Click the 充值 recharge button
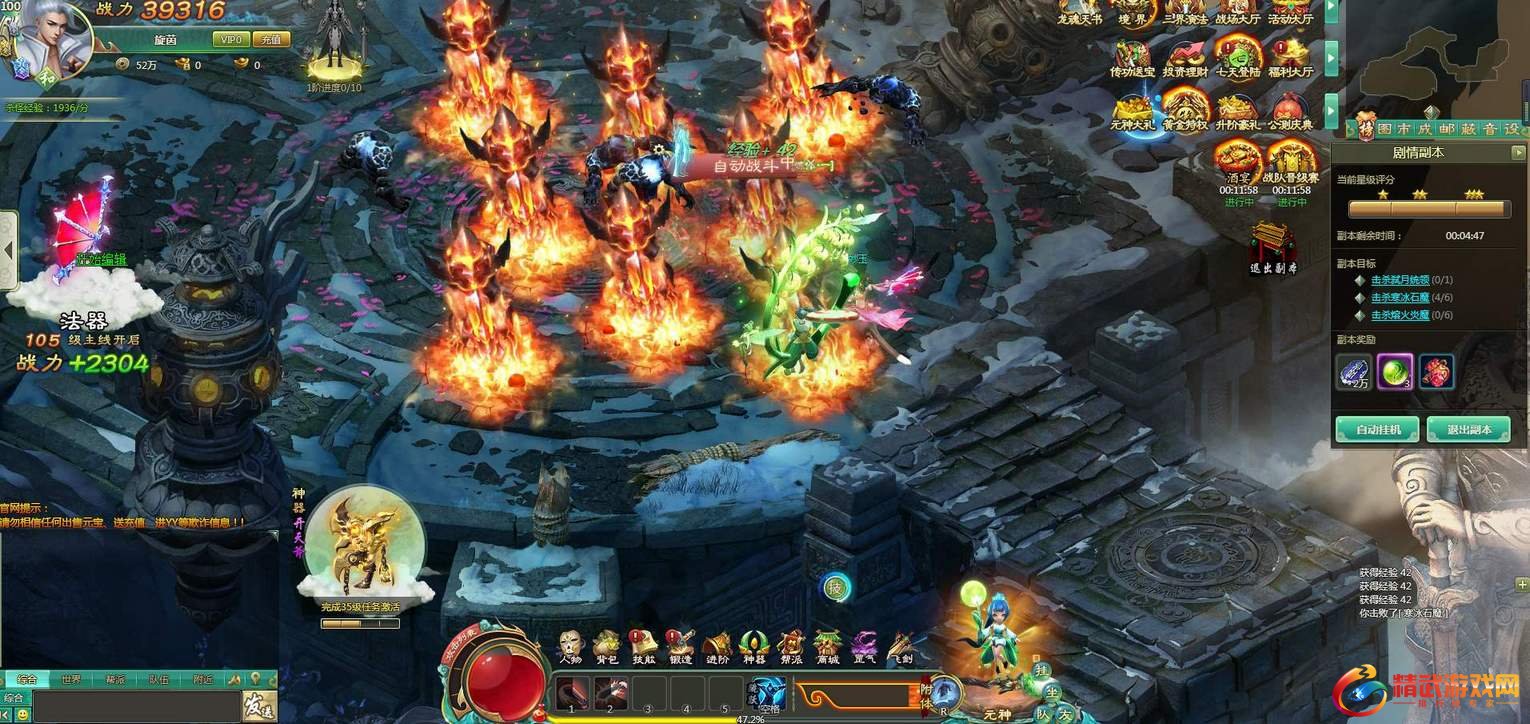 [x=270, y=40]
